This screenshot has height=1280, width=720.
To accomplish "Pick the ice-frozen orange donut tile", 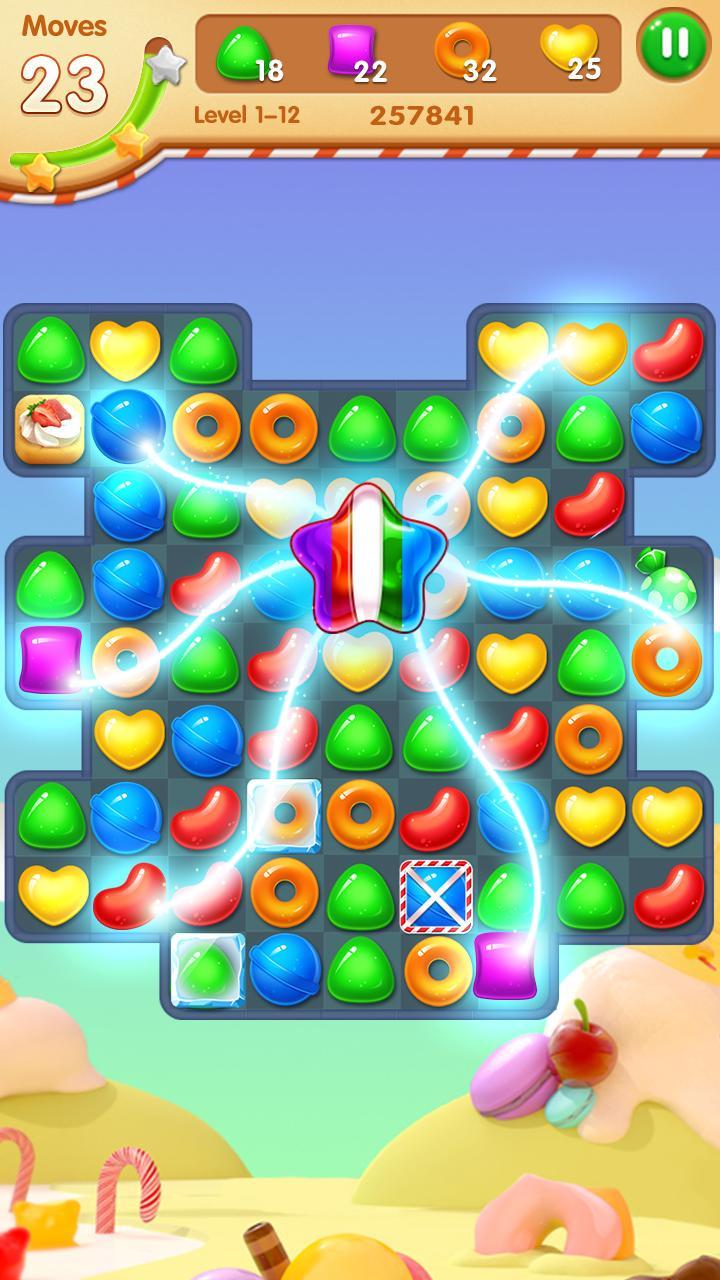I will [x=284, y=815].
